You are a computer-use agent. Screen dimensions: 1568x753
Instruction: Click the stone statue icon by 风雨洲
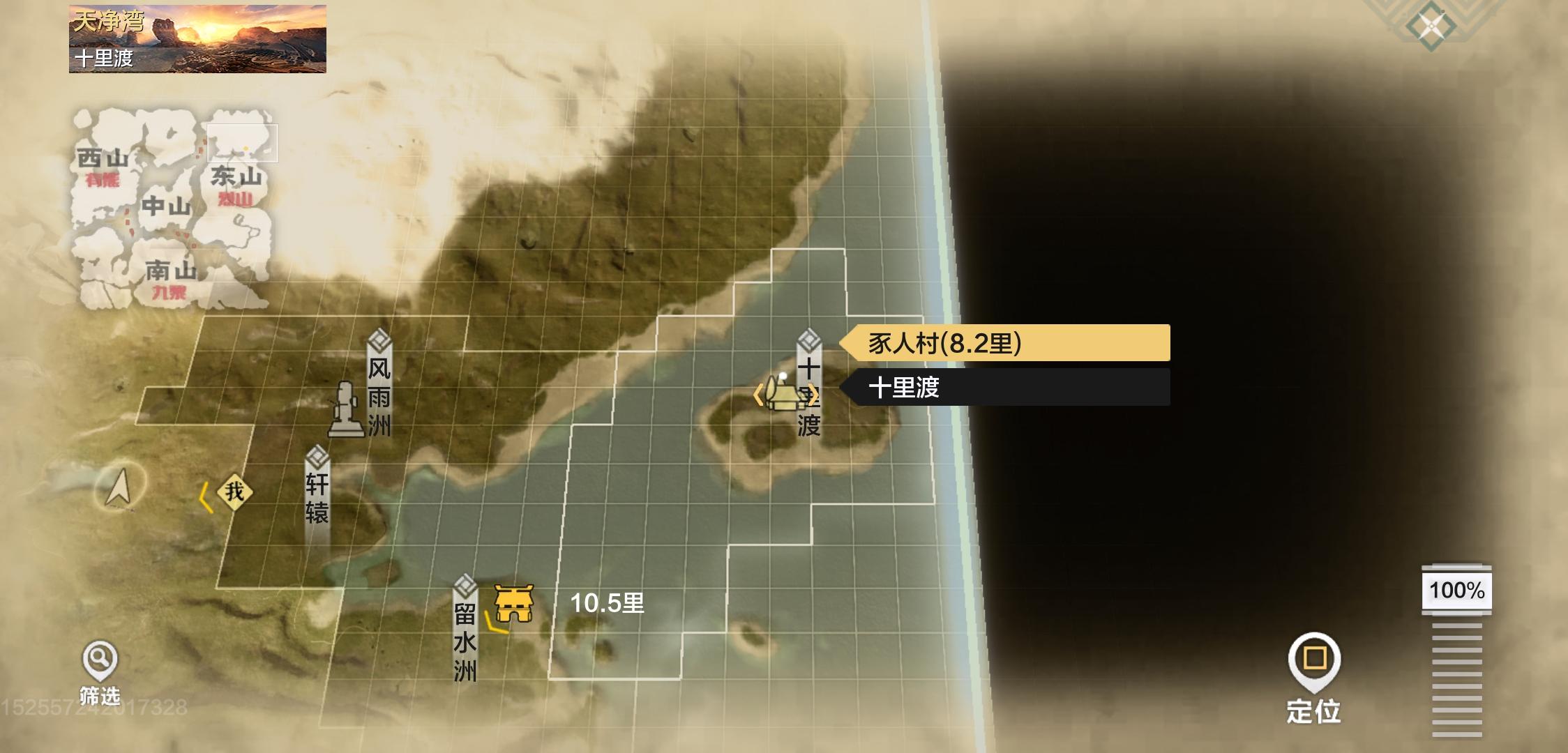pos(344,411)
